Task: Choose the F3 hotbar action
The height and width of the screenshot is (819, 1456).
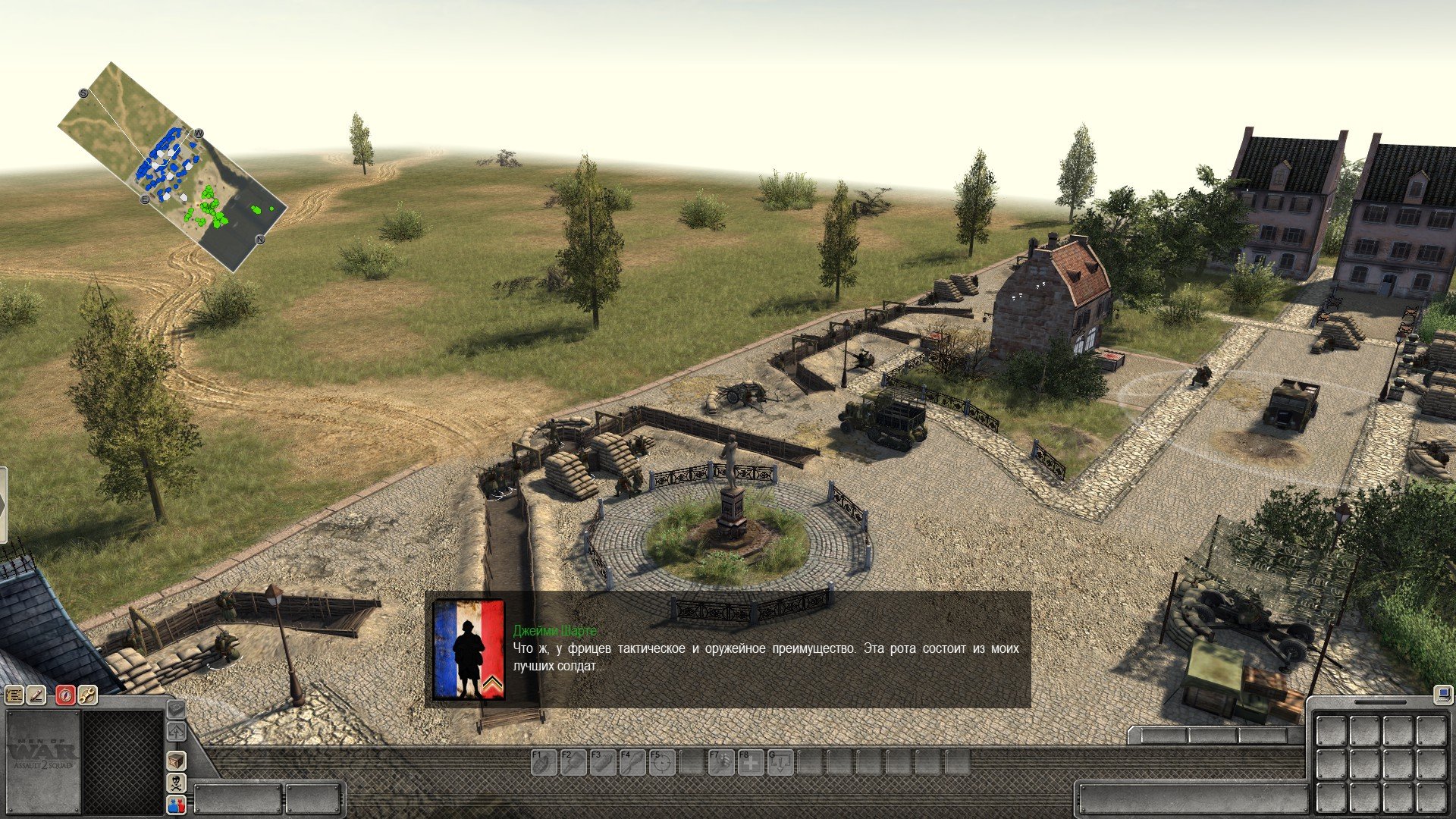Action: click(603, 762)
